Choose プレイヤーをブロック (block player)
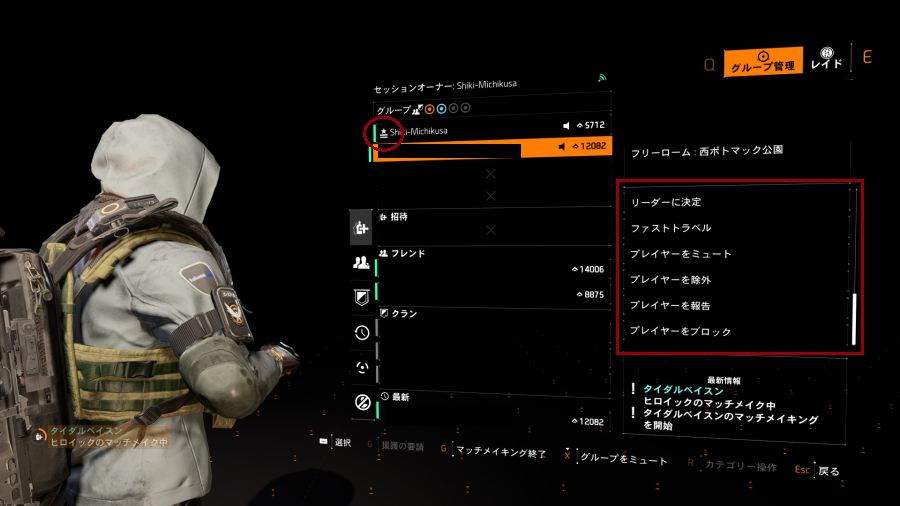900x506 pixels. 680,331
